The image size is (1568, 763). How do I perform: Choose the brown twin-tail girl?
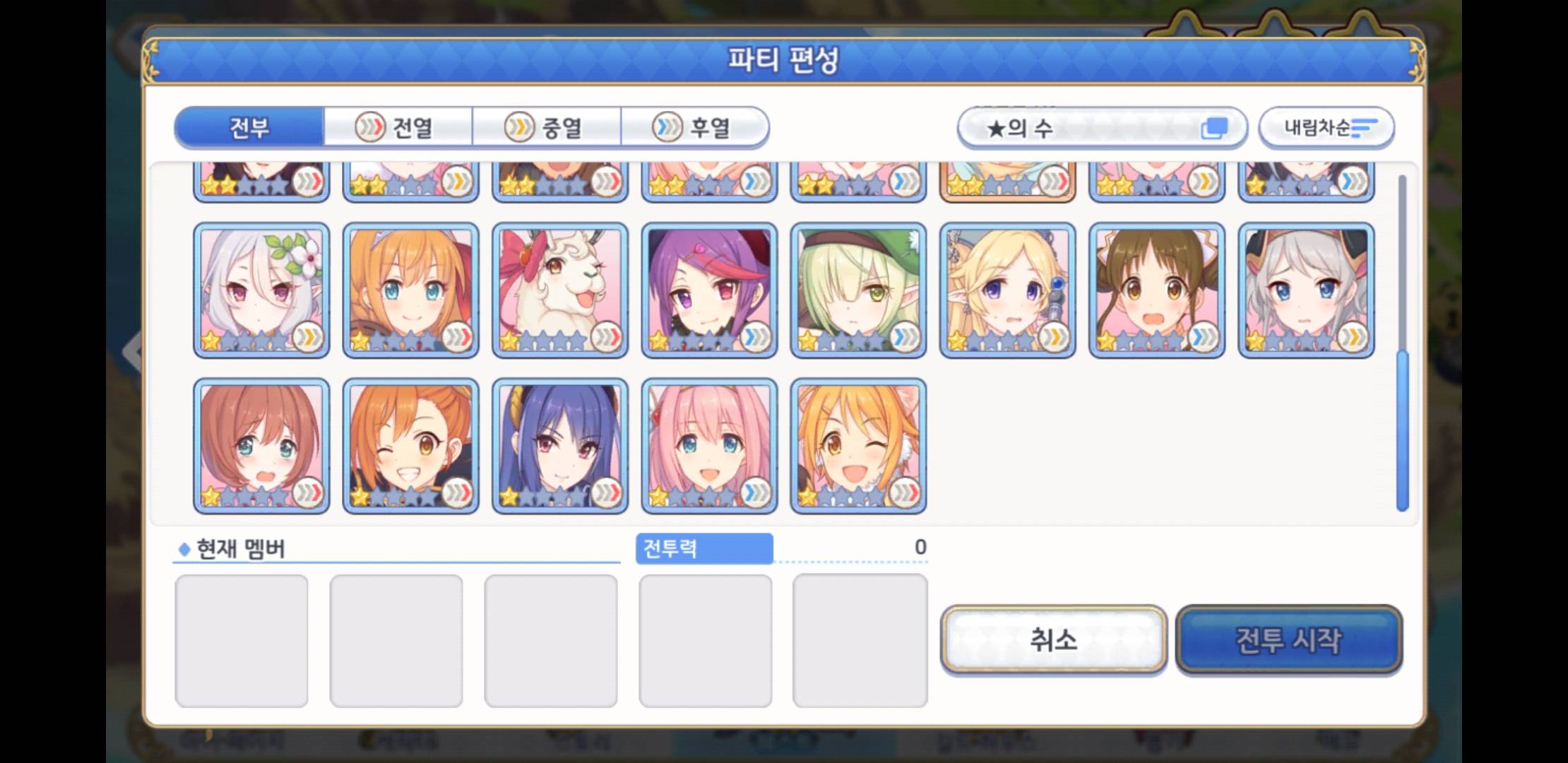(1156, 290)
